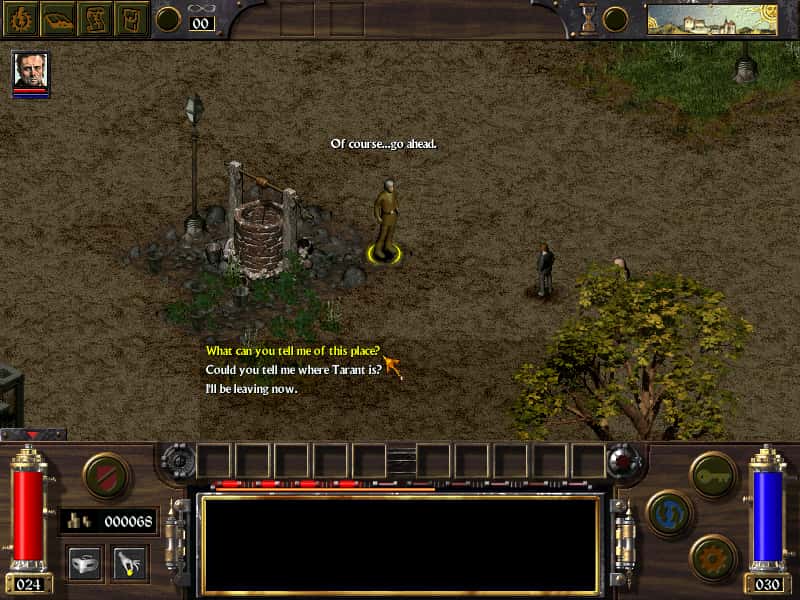Select the player character portrait
800x600 pixels.
[x=31, y=72]
